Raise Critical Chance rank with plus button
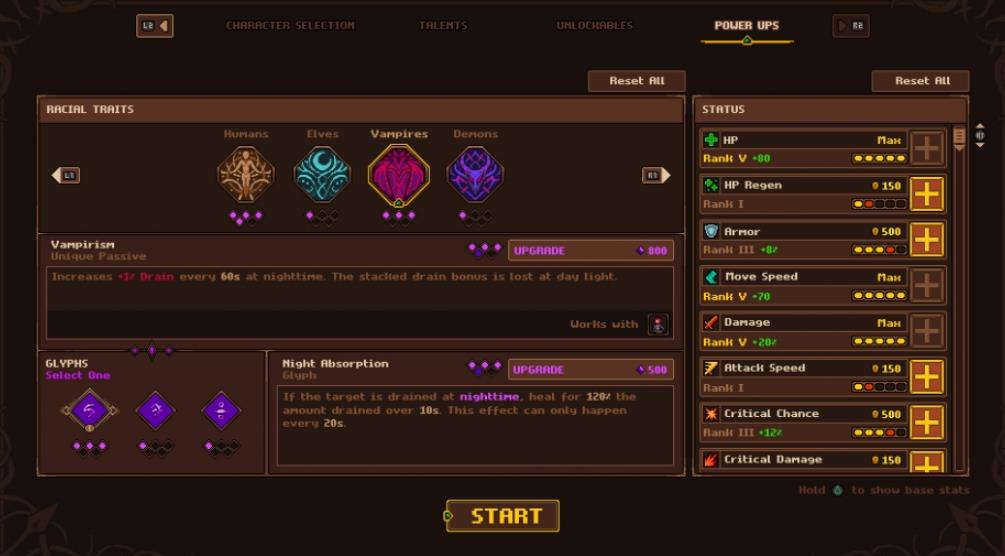This screenshot has width=1005, height=556. click(927, 422)
